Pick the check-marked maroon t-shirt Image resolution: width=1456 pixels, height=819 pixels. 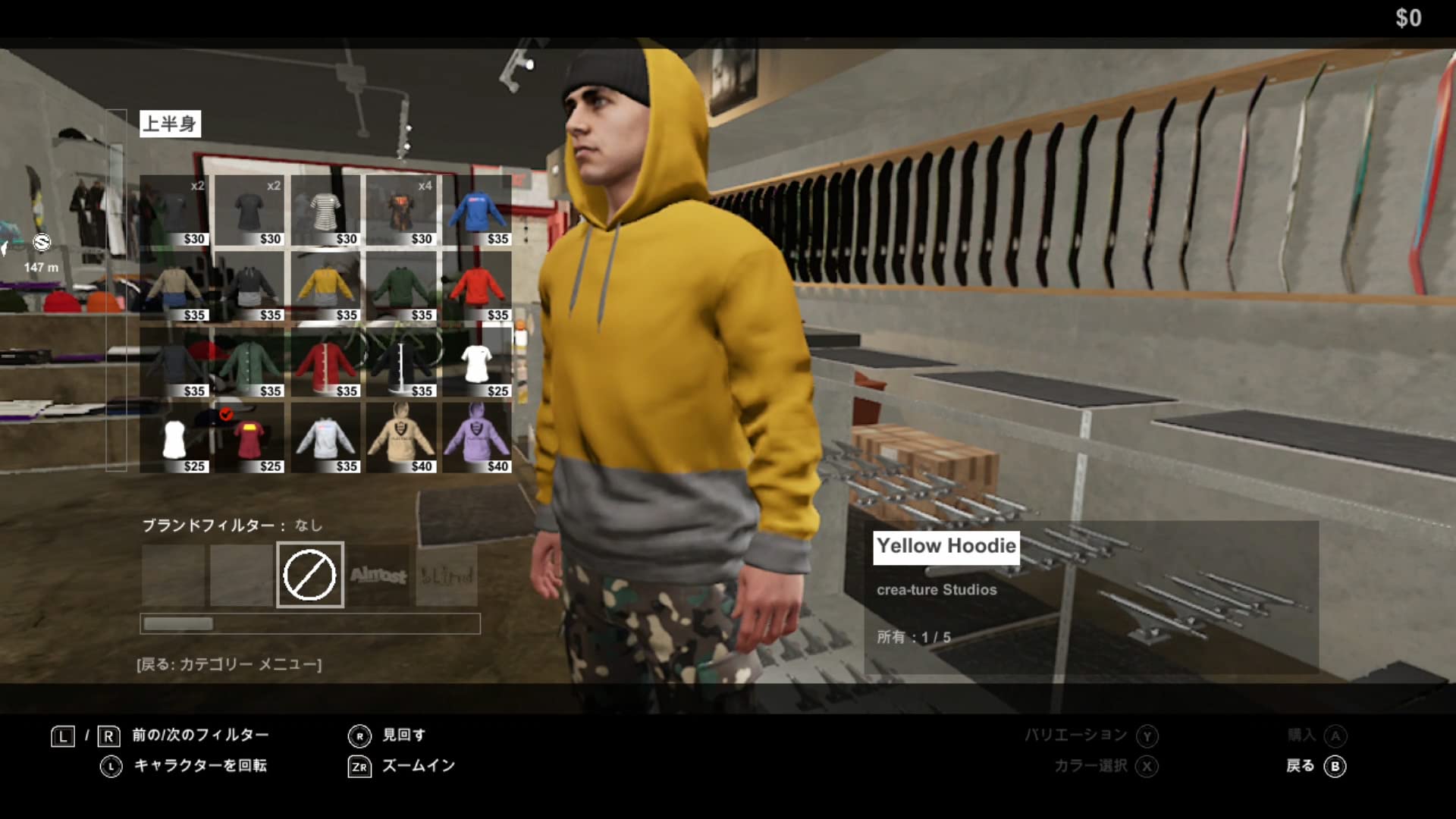249,438
